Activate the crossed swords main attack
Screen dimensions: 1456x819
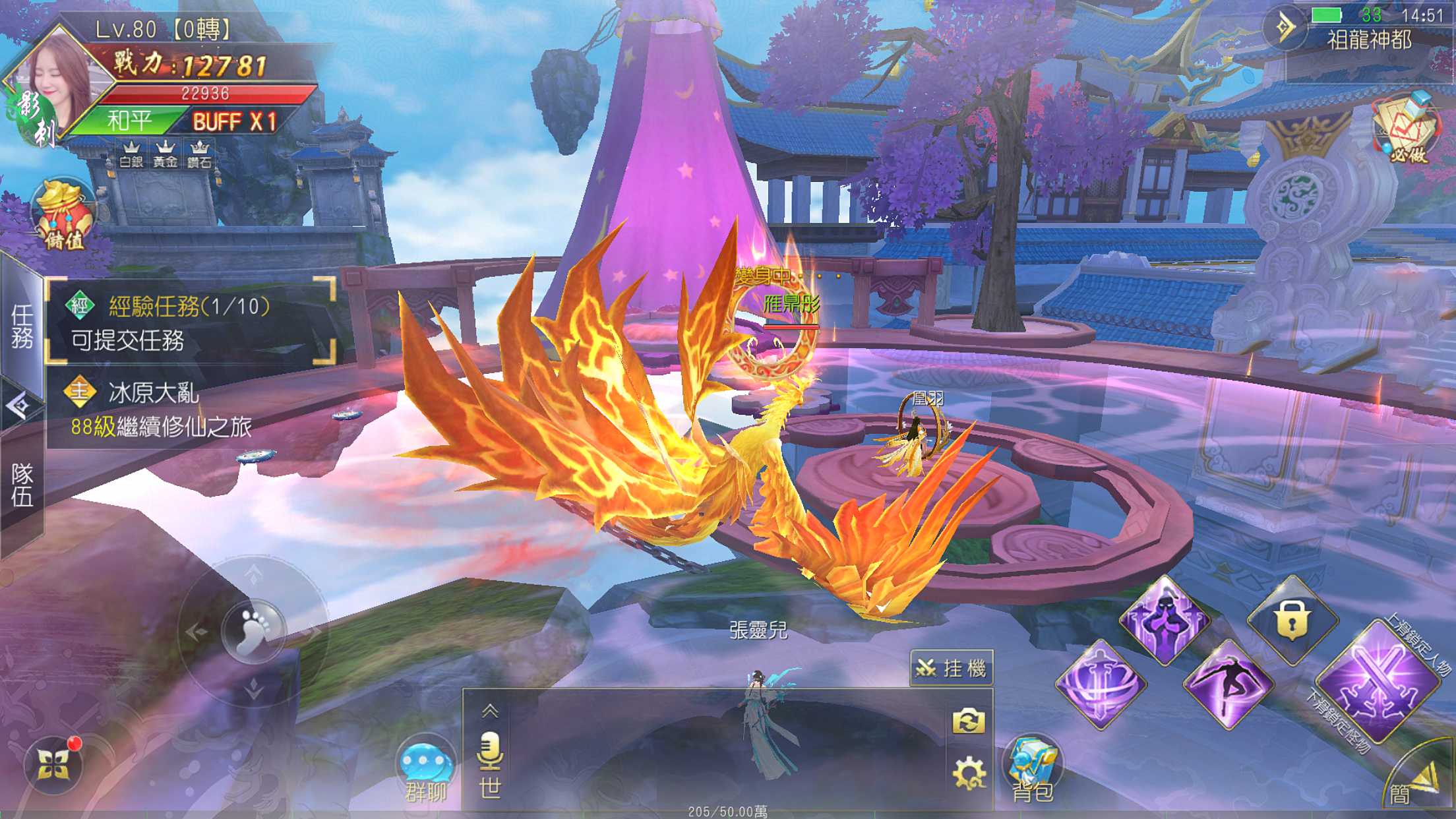(1378, 682)
